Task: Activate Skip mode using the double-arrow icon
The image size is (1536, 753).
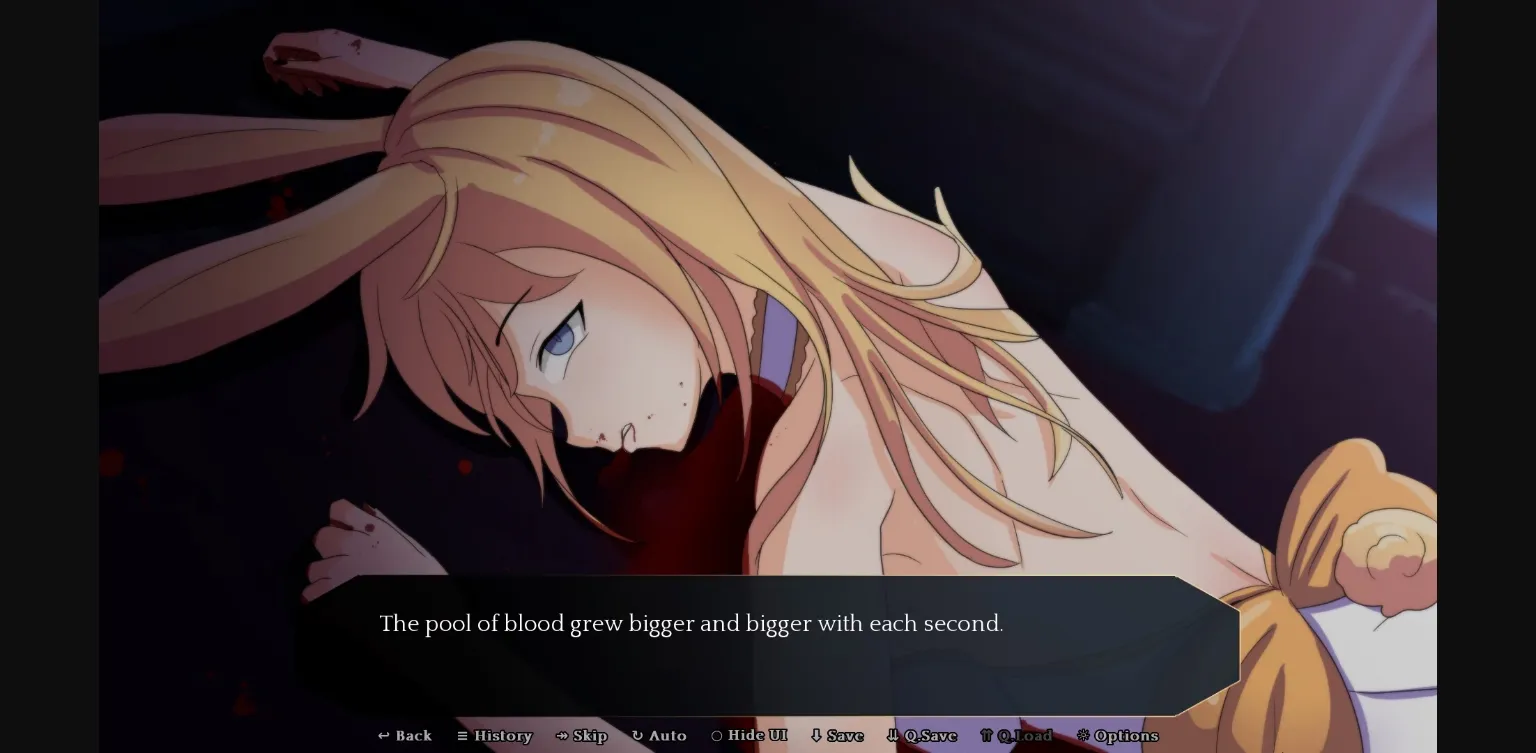Action: (x=563, y=736)
